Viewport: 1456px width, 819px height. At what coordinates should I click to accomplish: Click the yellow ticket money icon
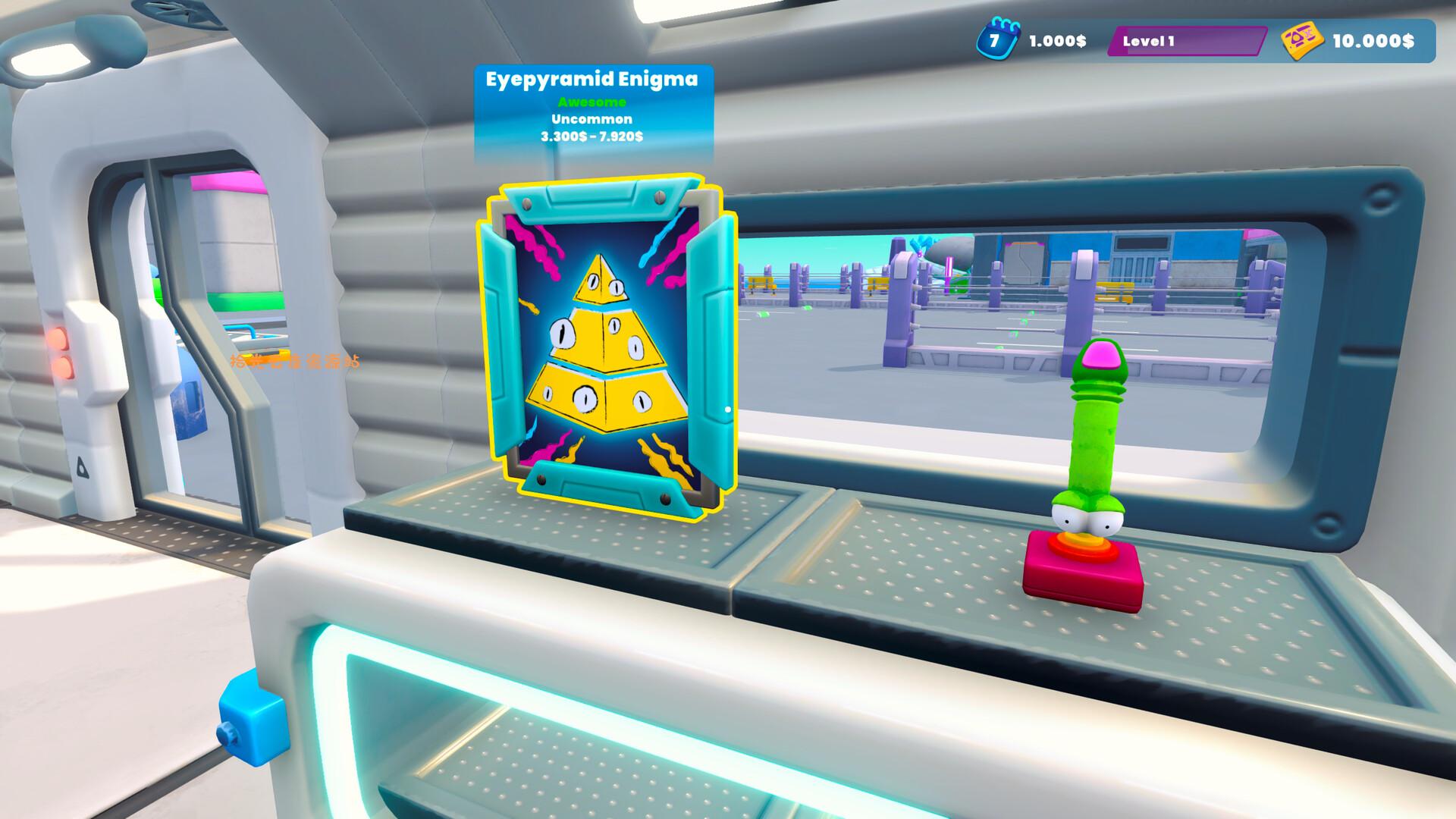(1302, 41)
